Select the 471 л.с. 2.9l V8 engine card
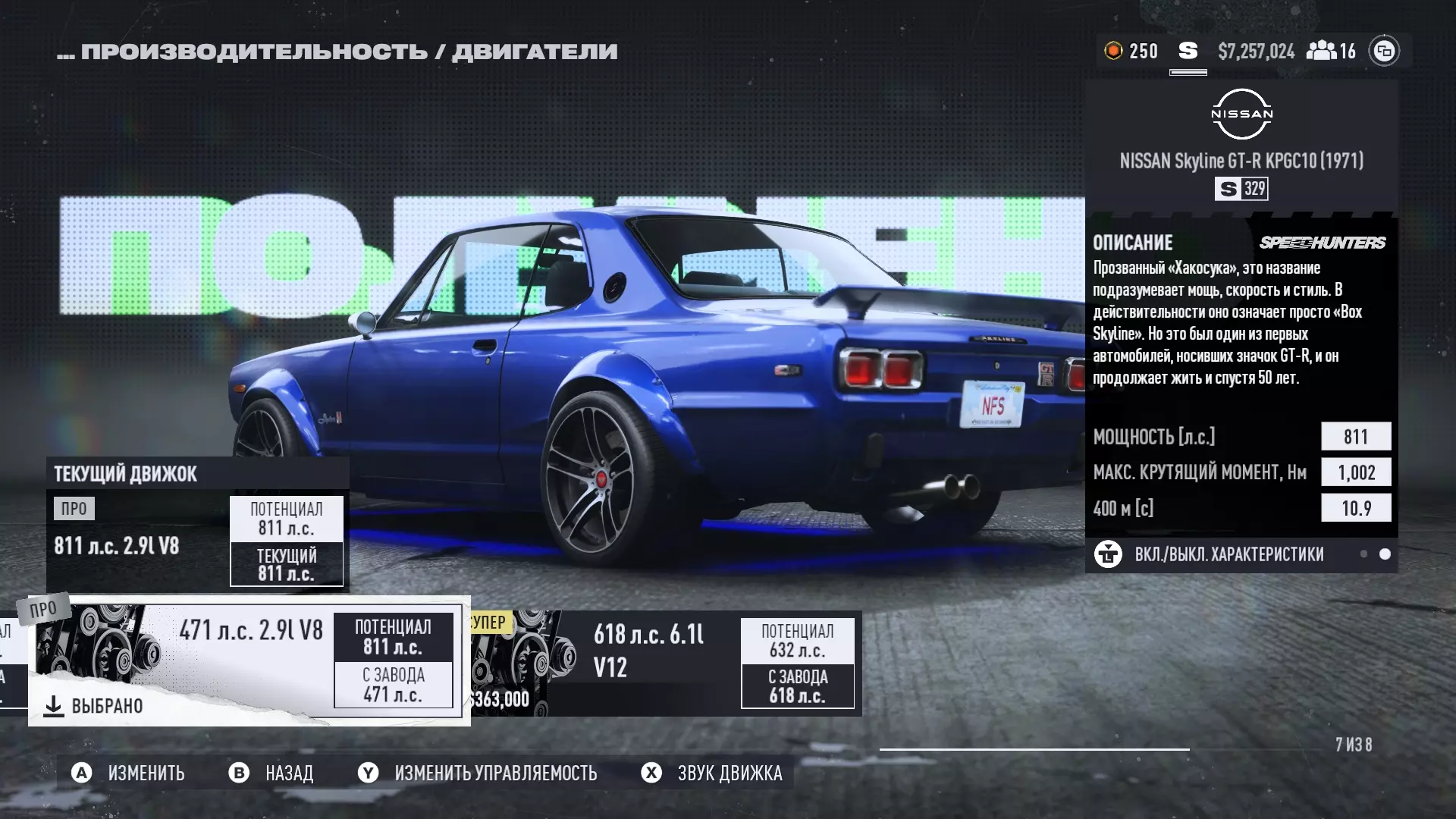The height and width of the screenshot is (819, 1456). pos(249,661)
